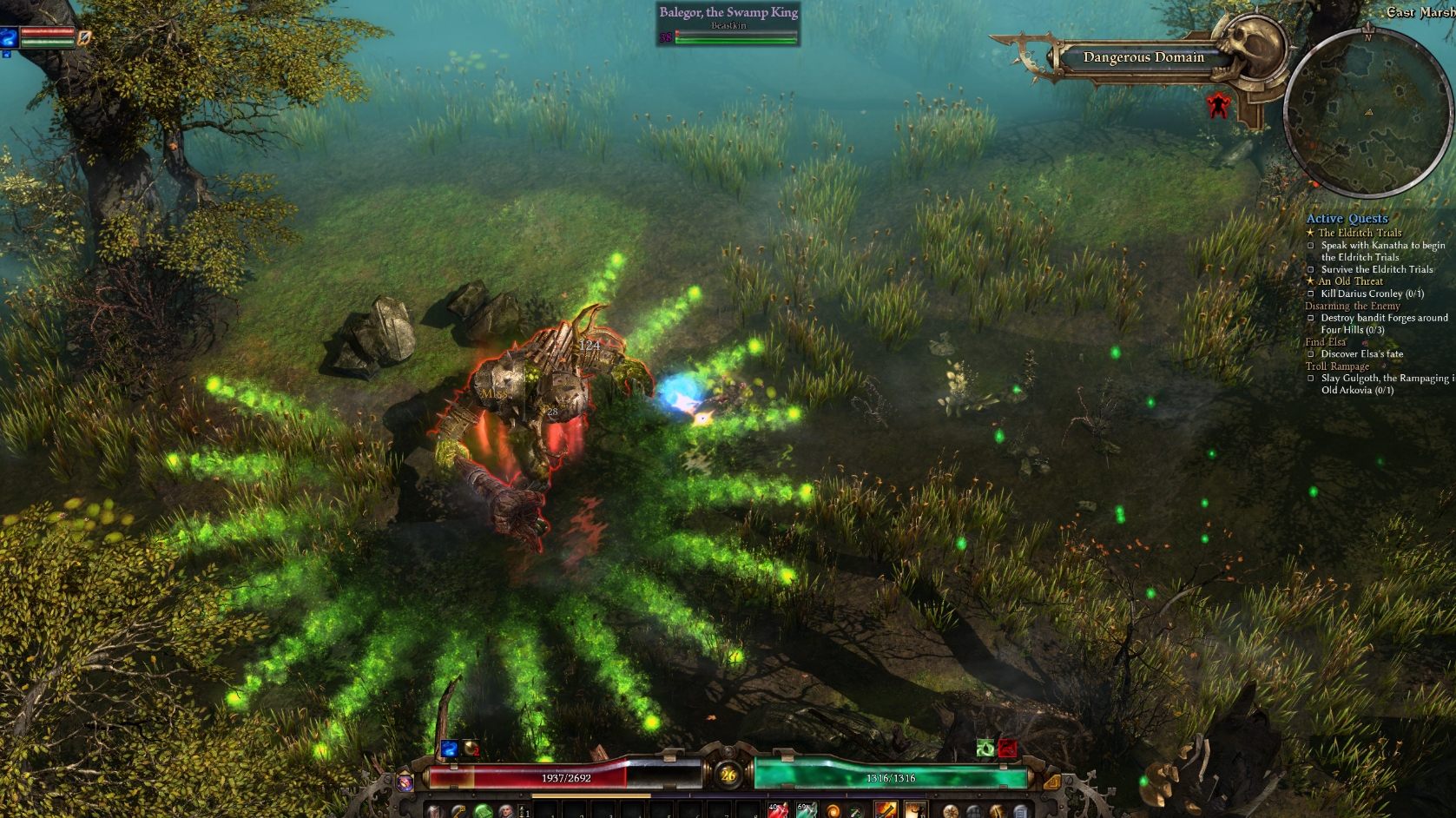Check the 'Discover Elsa's fate' objective box
1456x818 pixels.
(x=1311, y=354)
